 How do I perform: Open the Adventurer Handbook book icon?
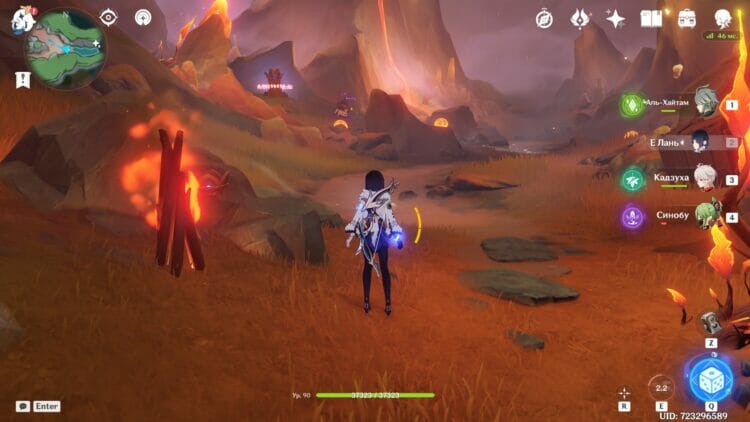pyautogui.click(x=651, y=19)
